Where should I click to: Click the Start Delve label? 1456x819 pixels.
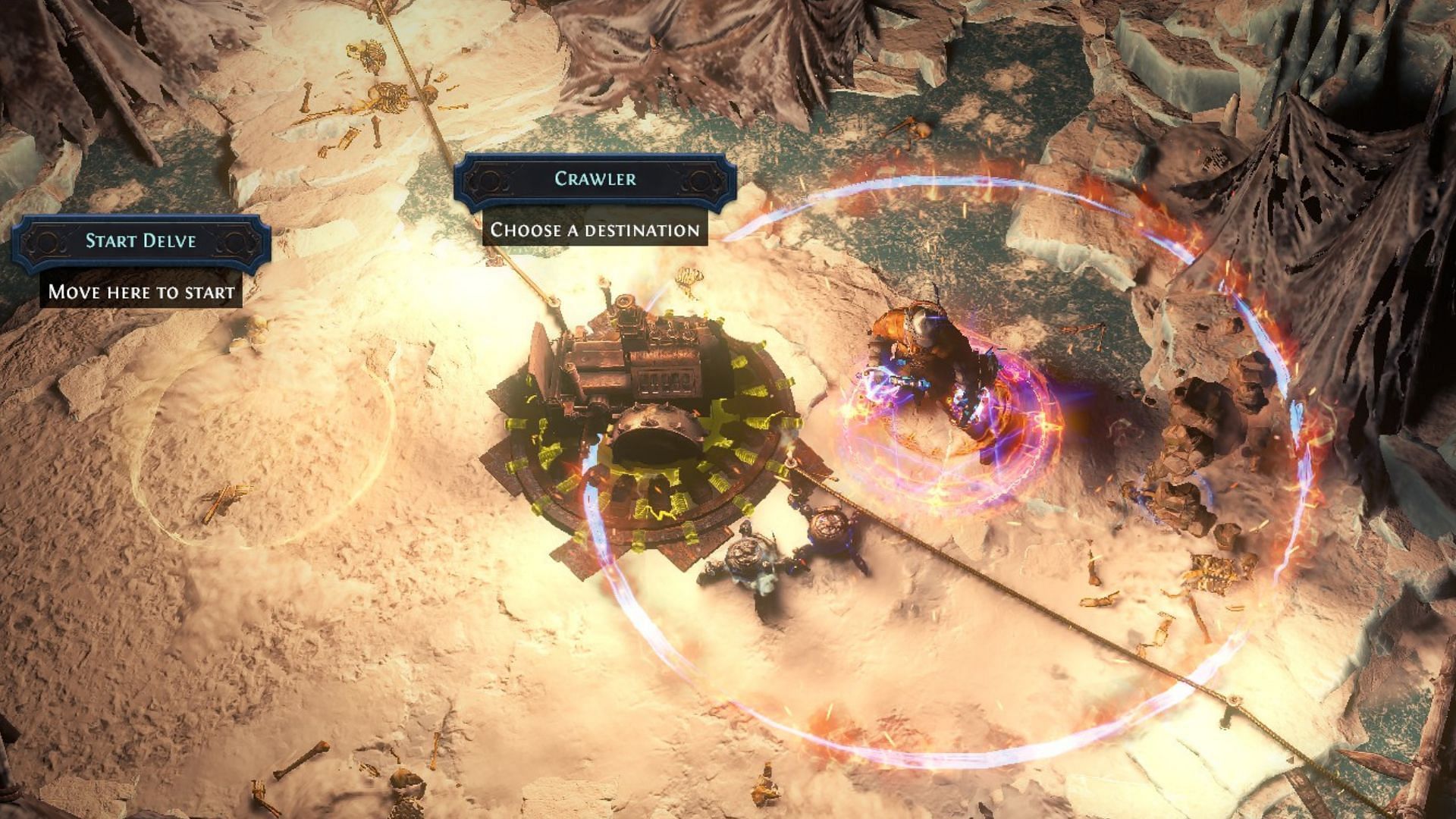141,241
